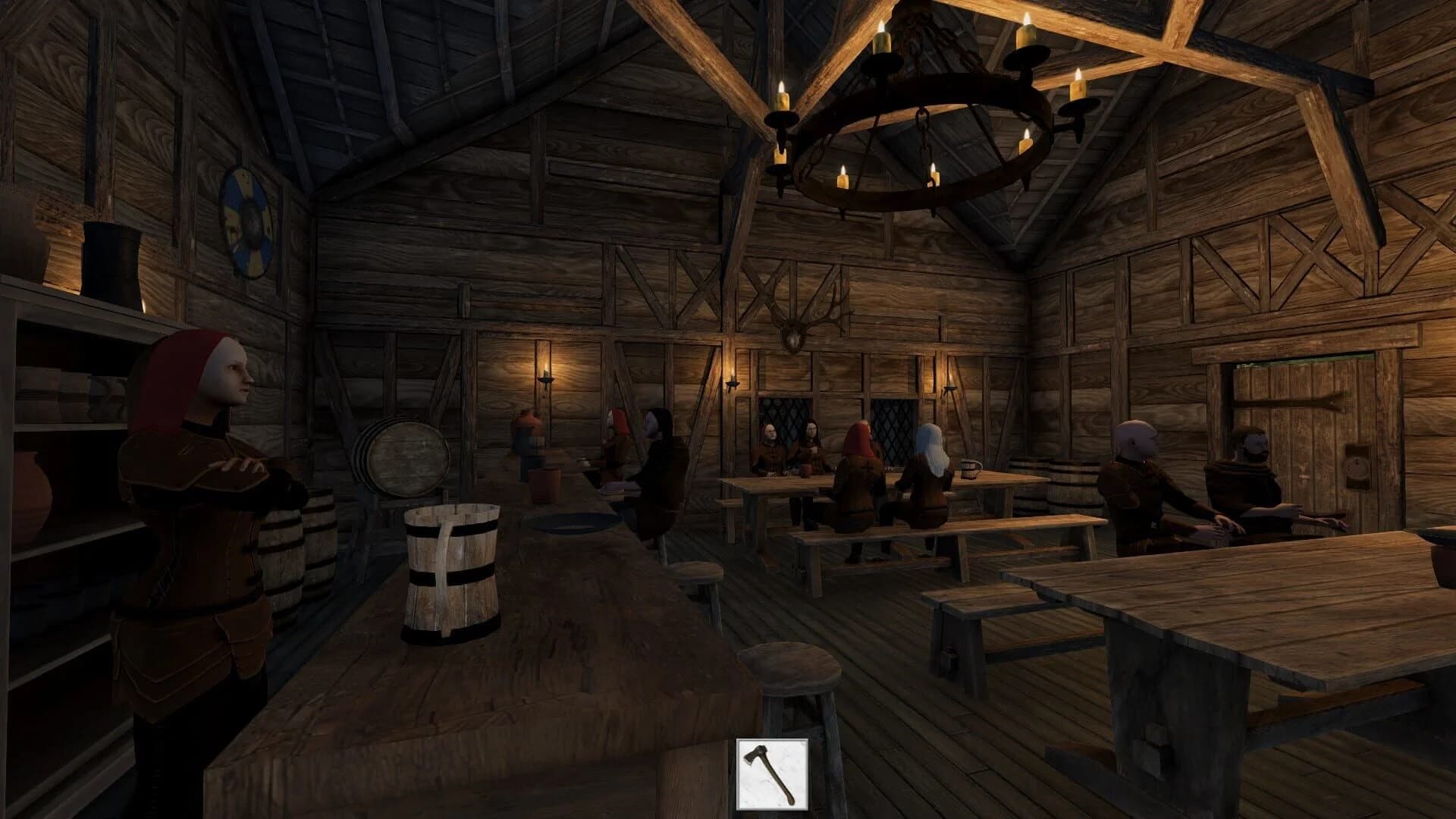Talk to the red-hooded barmaid behind the counter

click(201, 425)
